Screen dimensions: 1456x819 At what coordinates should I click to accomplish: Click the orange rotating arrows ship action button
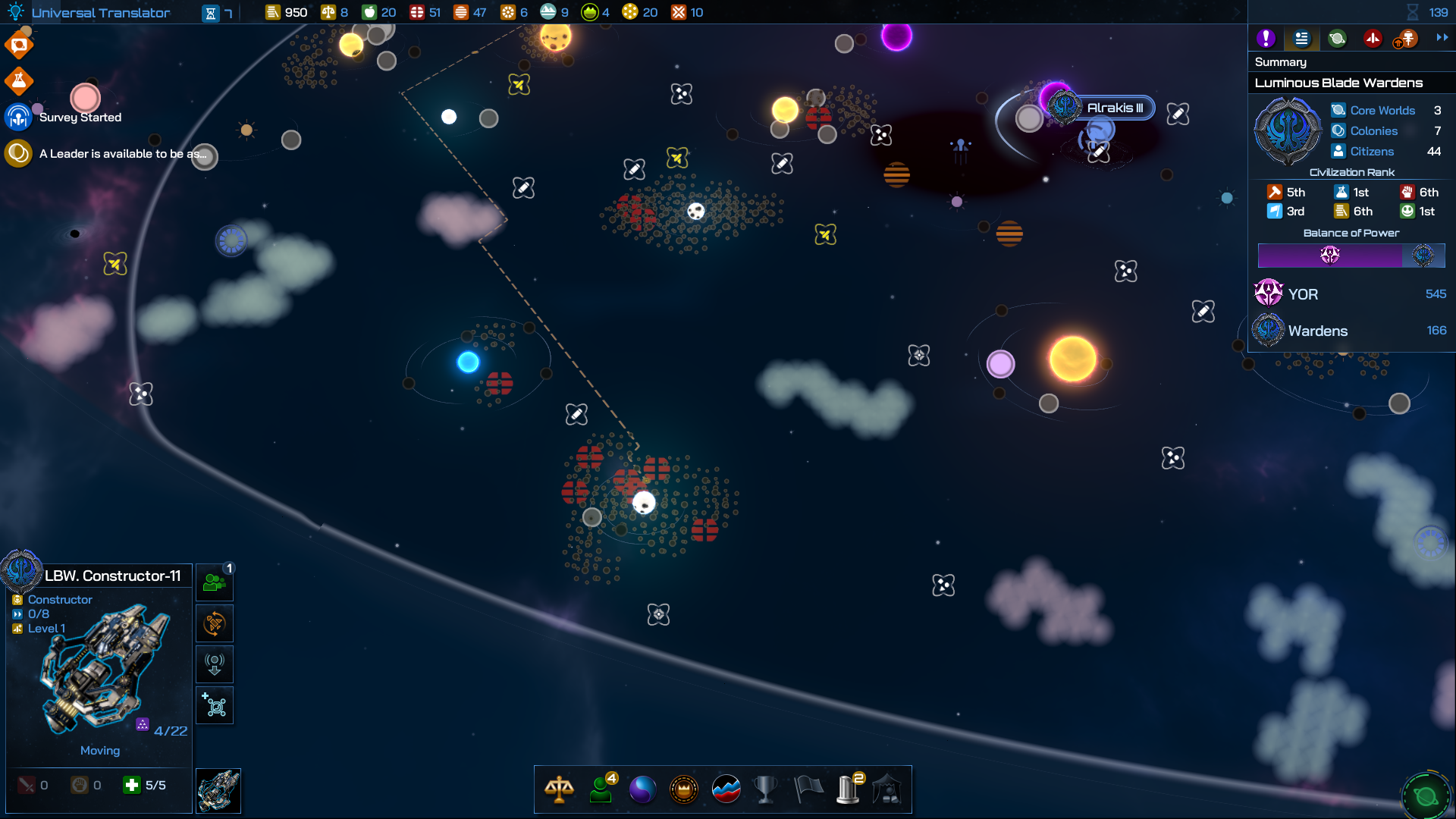pyautogui.click(x=215, y=624)
